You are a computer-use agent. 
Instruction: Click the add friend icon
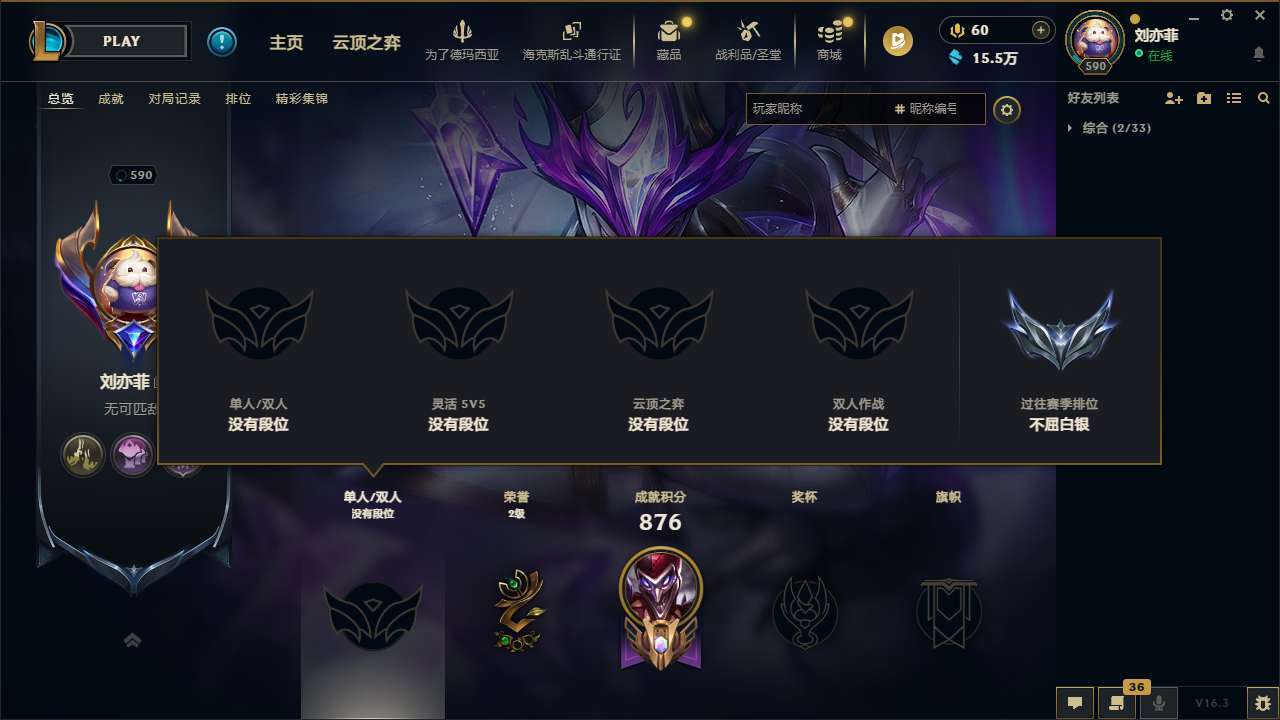(1174, 98)
